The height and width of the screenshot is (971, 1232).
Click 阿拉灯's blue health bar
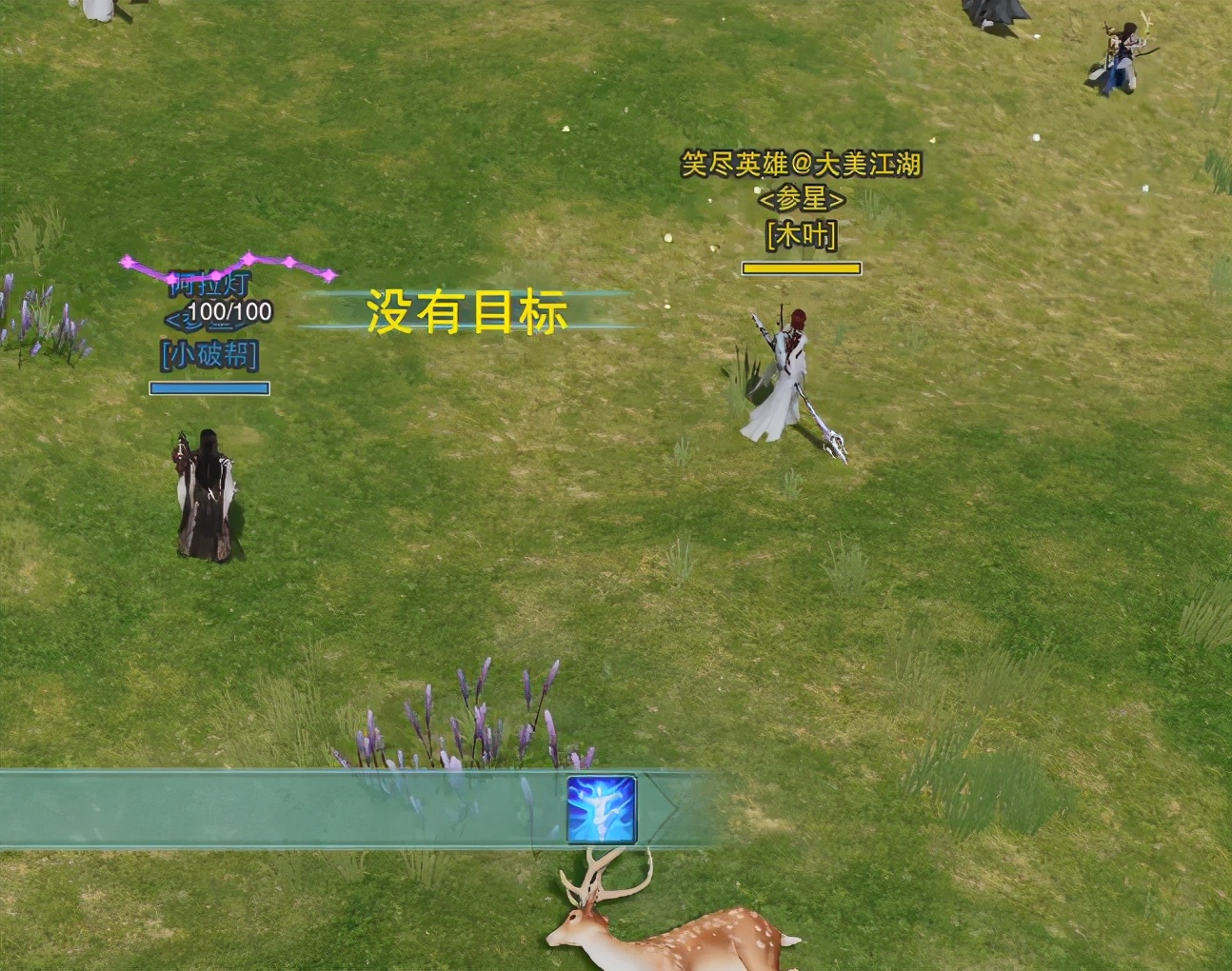pos(209,387)
